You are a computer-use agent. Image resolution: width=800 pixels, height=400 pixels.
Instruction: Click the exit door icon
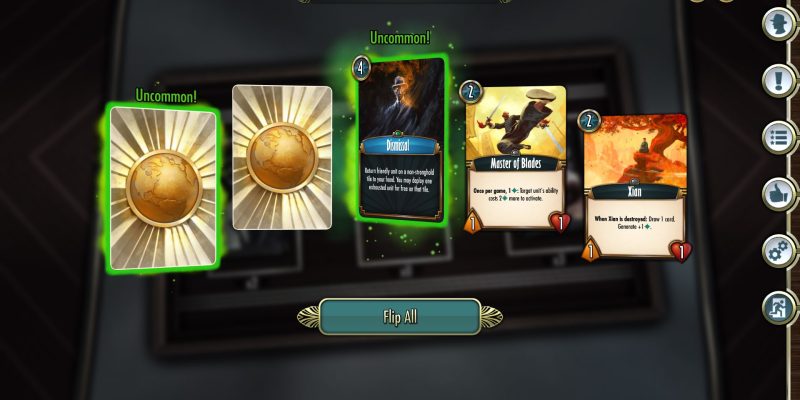tap(777, 306)
